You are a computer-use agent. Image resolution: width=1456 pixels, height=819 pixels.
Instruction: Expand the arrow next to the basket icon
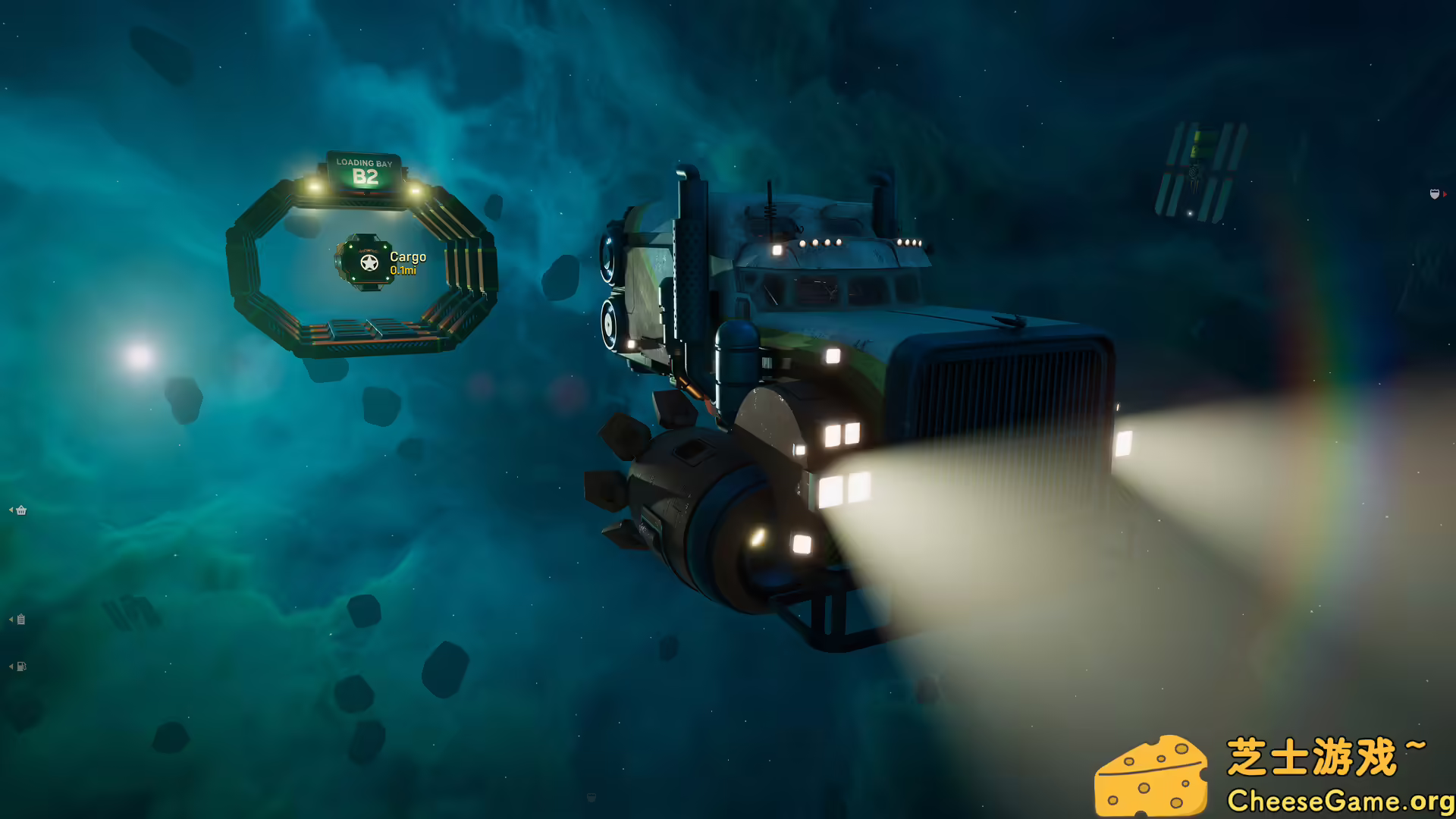10,510
